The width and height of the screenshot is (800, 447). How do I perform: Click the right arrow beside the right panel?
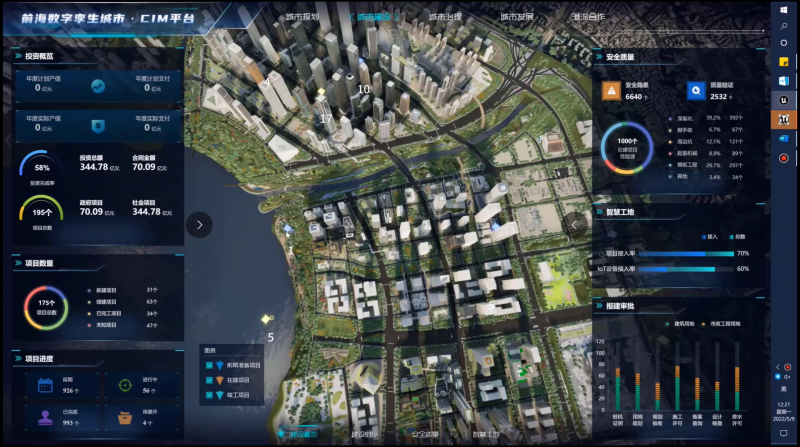[574, 224]
